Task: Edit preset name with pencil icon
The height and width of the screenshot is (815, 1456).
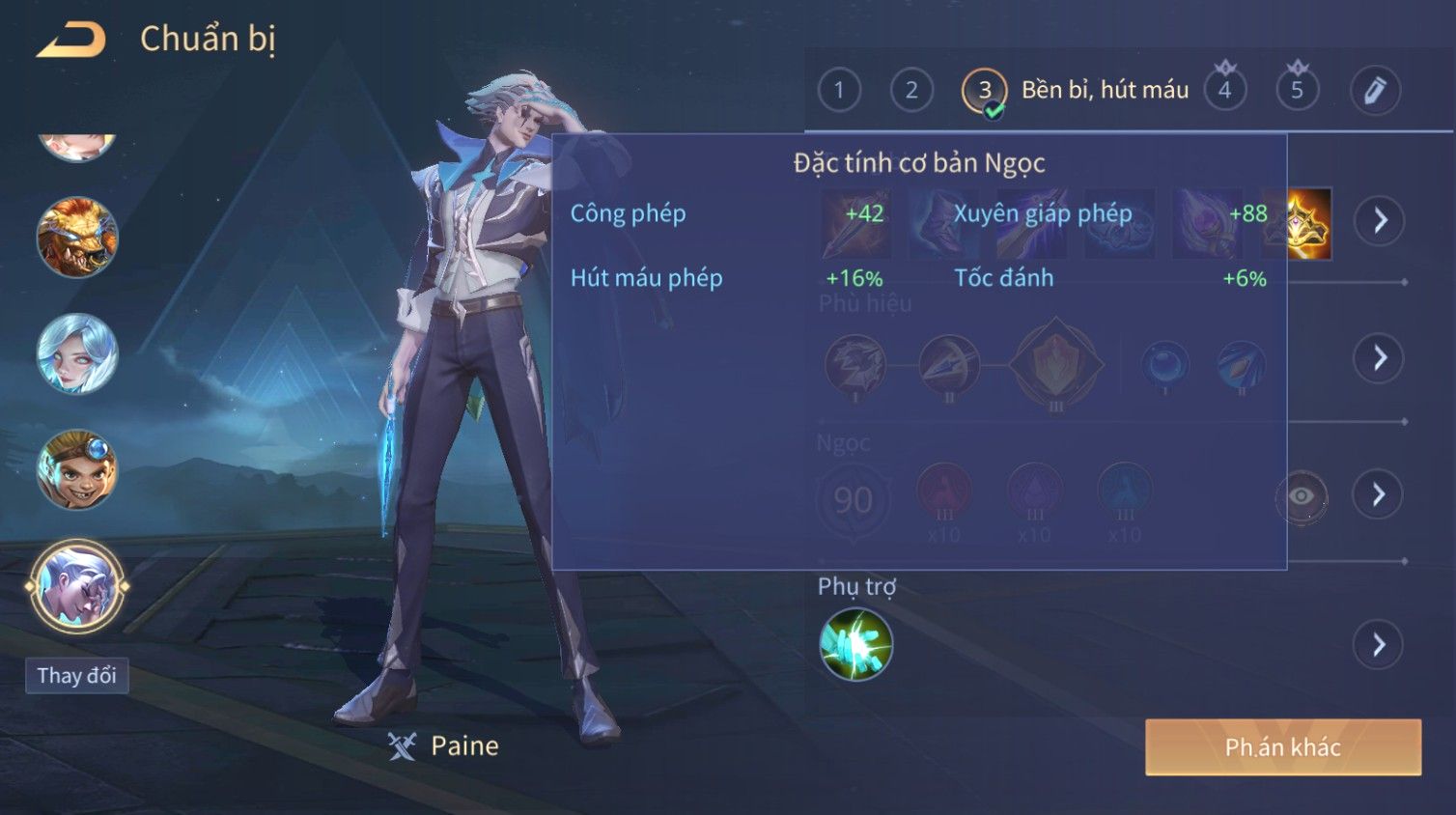Action: point(1374,91)
